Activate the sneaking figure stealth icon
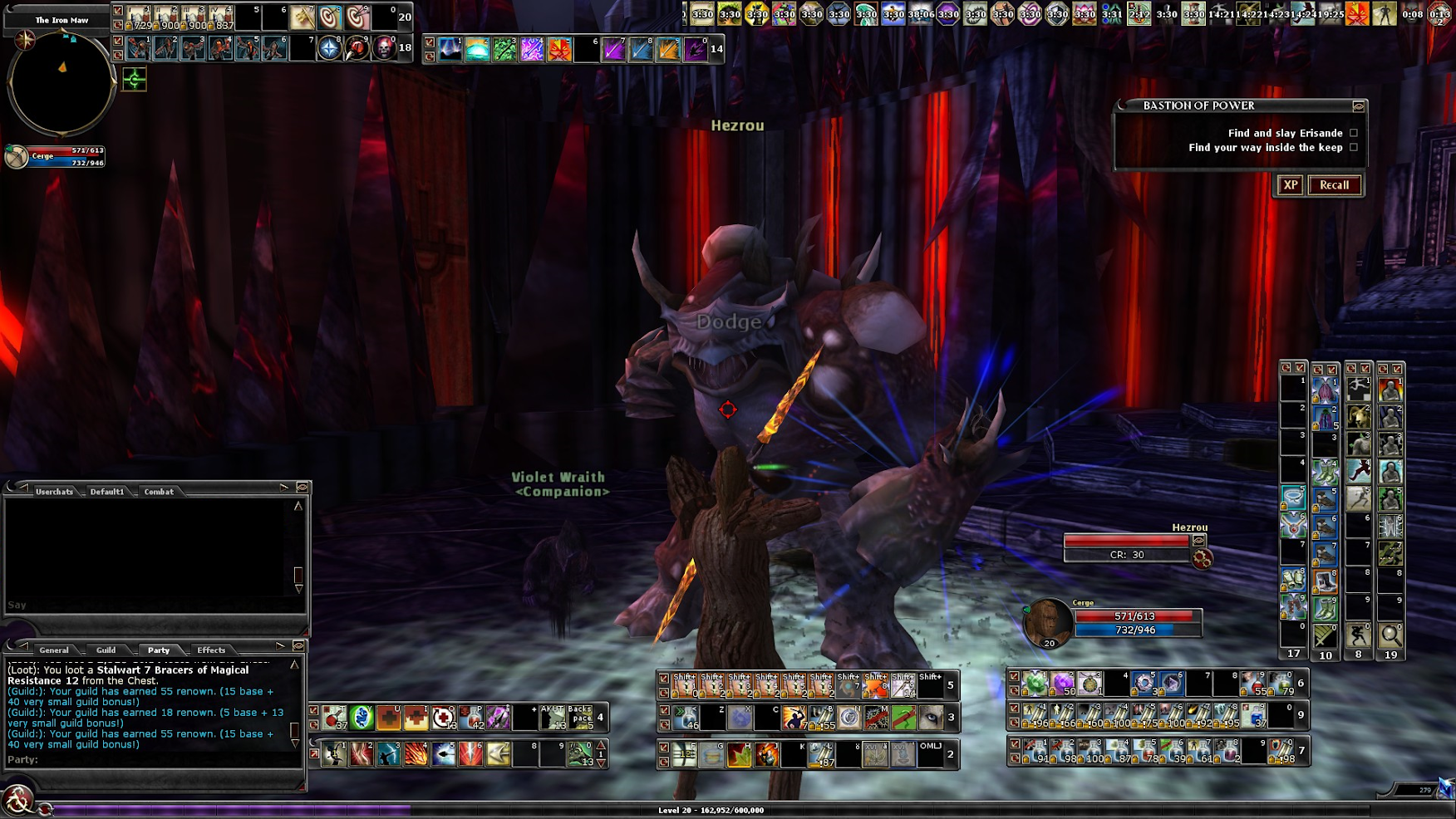 [1359, 635]
